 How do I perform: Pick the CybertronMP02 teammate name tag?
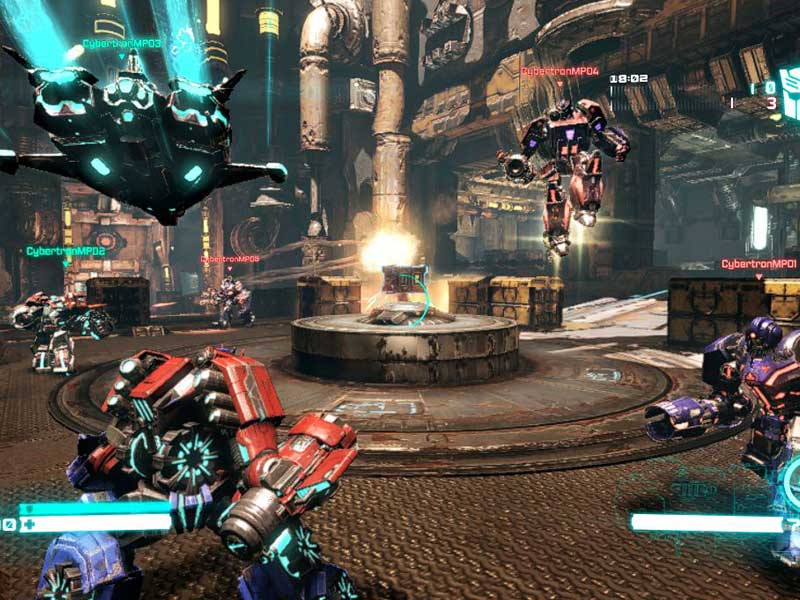(66, 251)
